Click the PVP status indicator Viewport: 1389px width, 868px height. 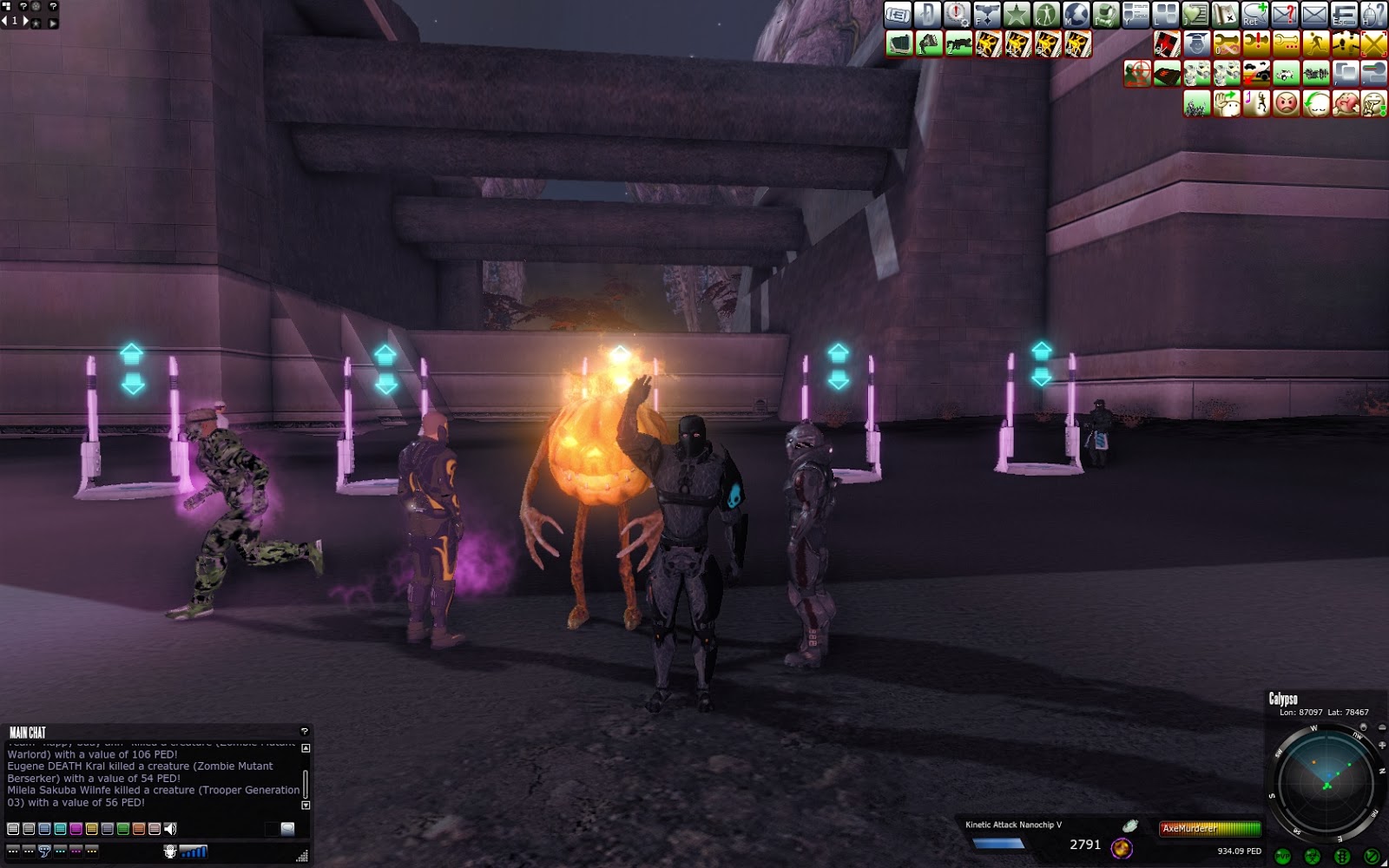[x=1282, y=856]
